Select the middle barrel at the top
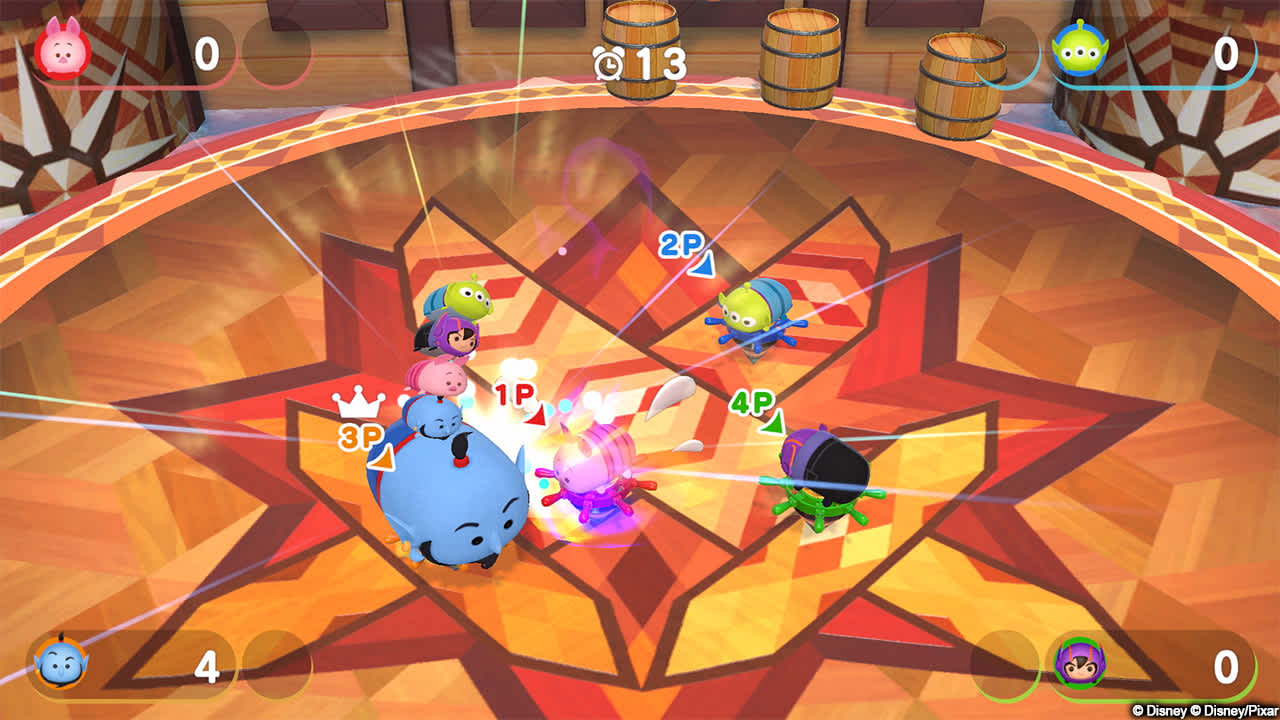Viewport: 1280px width, 720px height. click(800, 55)
